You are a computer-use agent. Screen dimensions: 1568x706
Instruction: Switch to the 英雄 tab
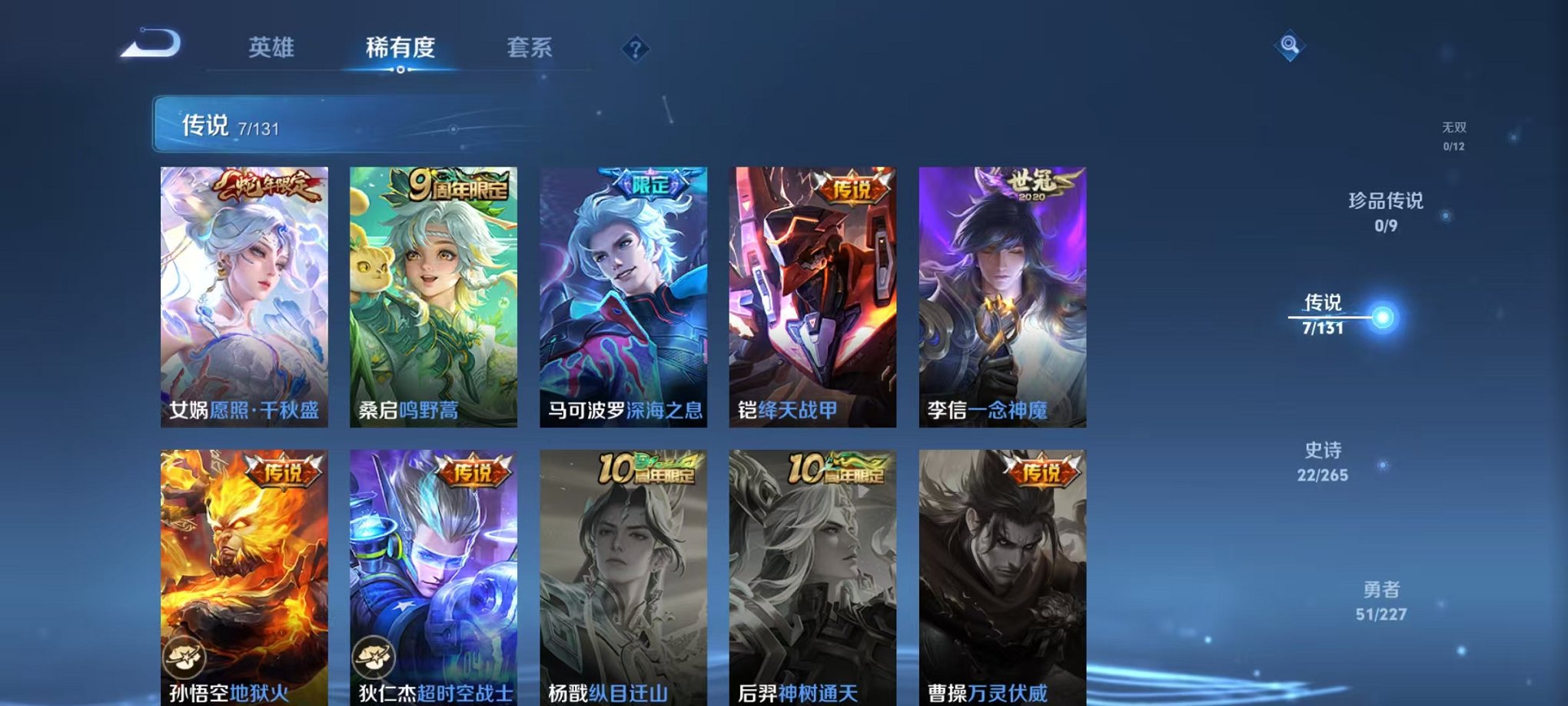click(x=273, y=48)
